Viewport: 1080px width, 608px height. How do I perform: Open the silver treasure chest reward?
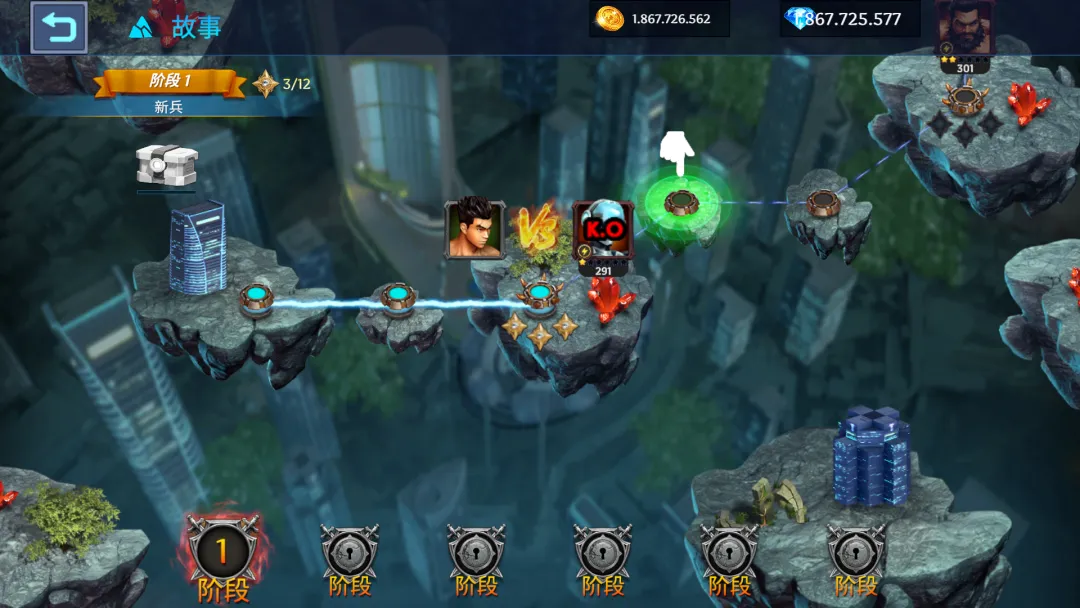click(166, 164)
